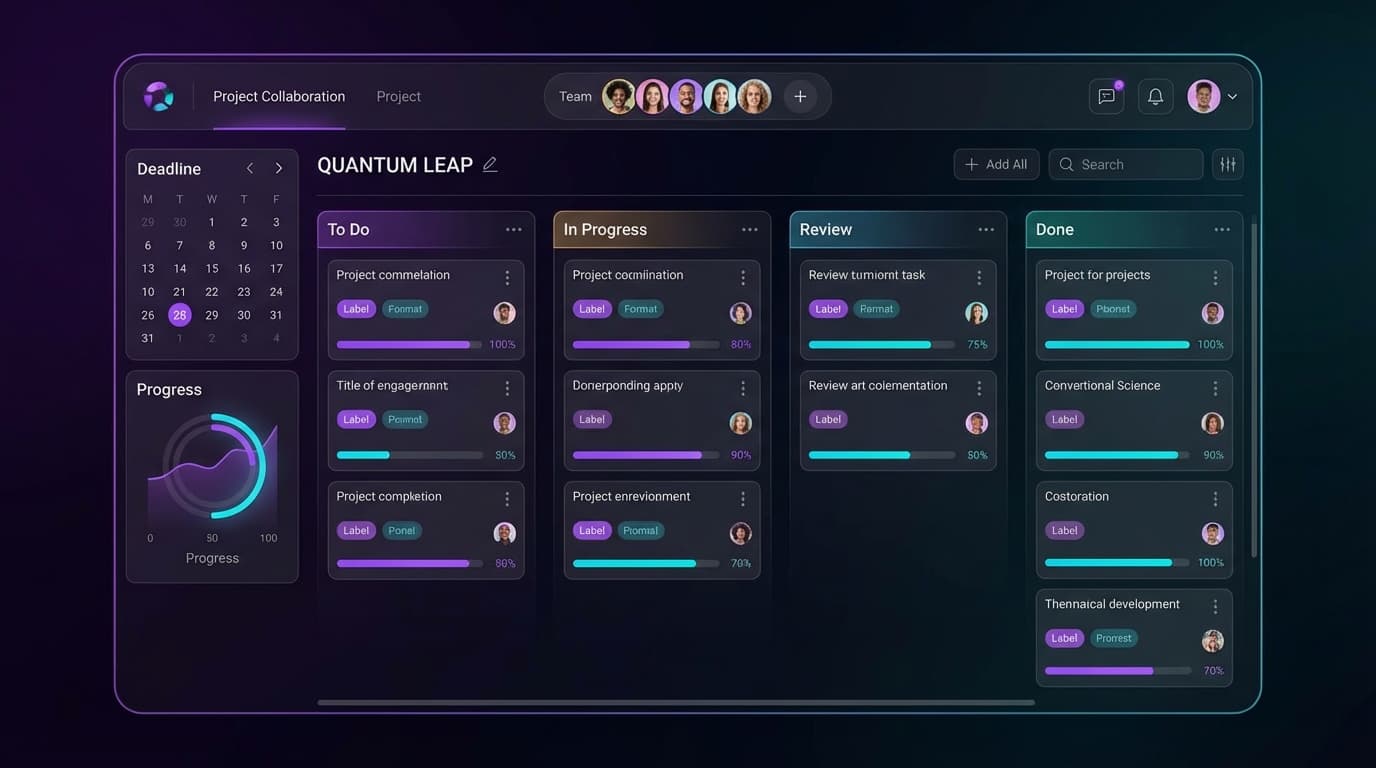The width and height of the screenshot is (1376, 768).
Task: Go to next month in Deadline calendar
Action: pyautogui.click(x=278, y=169)
